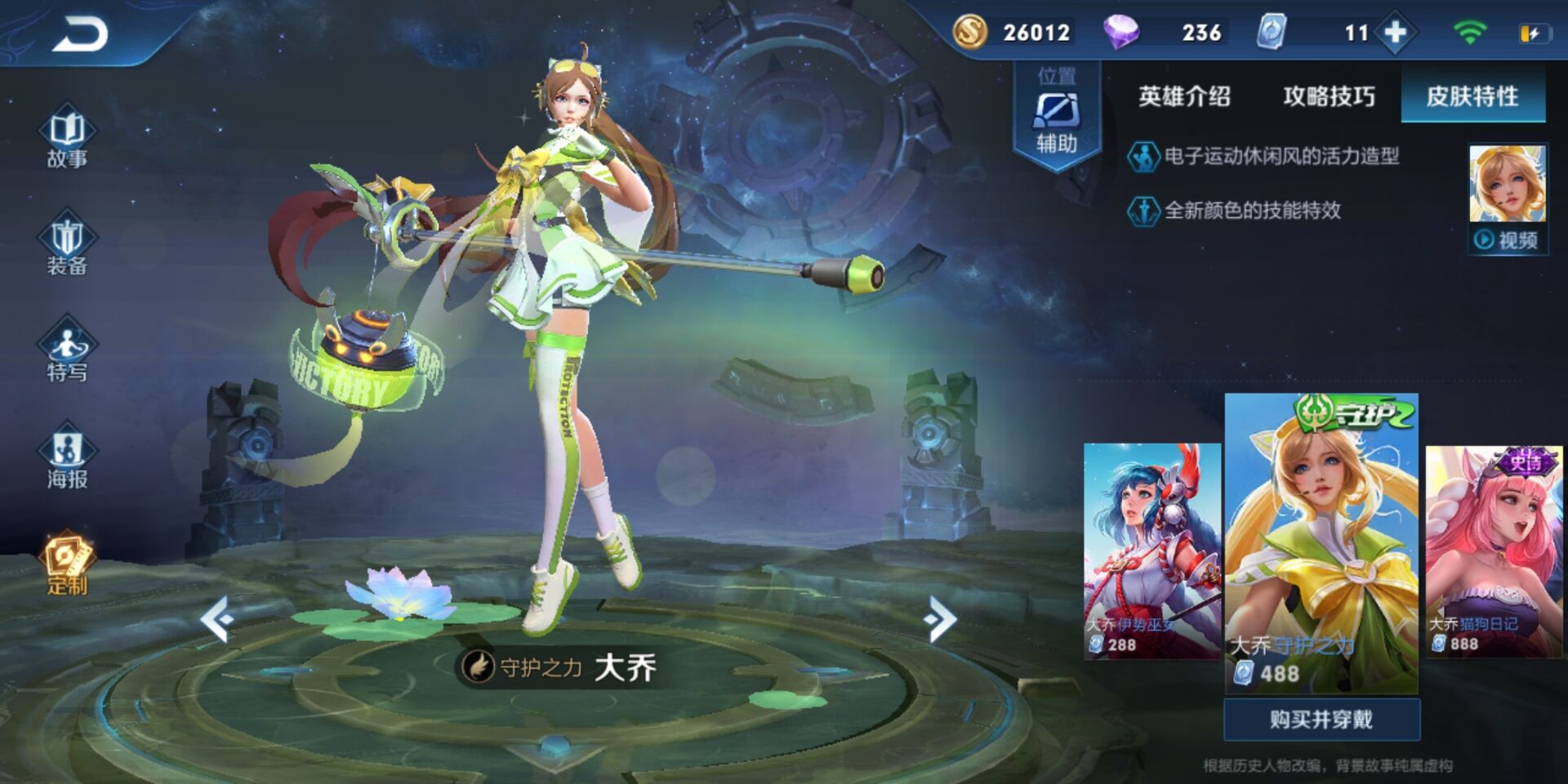Select the 守护之力 skin card

tap(1321, 543)
